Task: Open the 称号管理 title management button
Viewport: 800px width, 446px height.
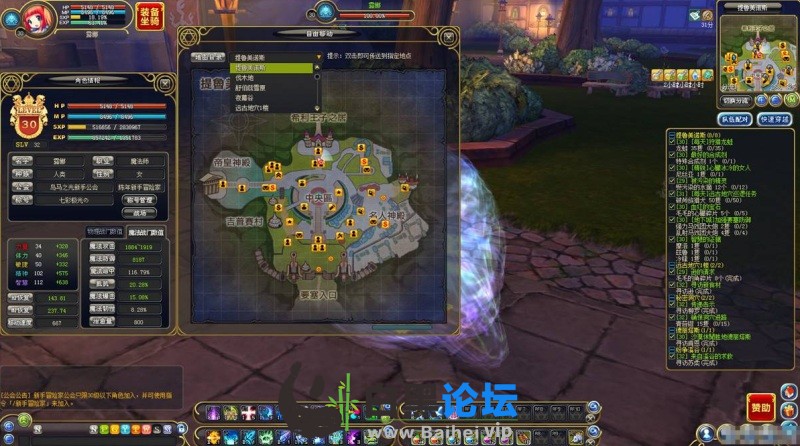Action: 139,199
